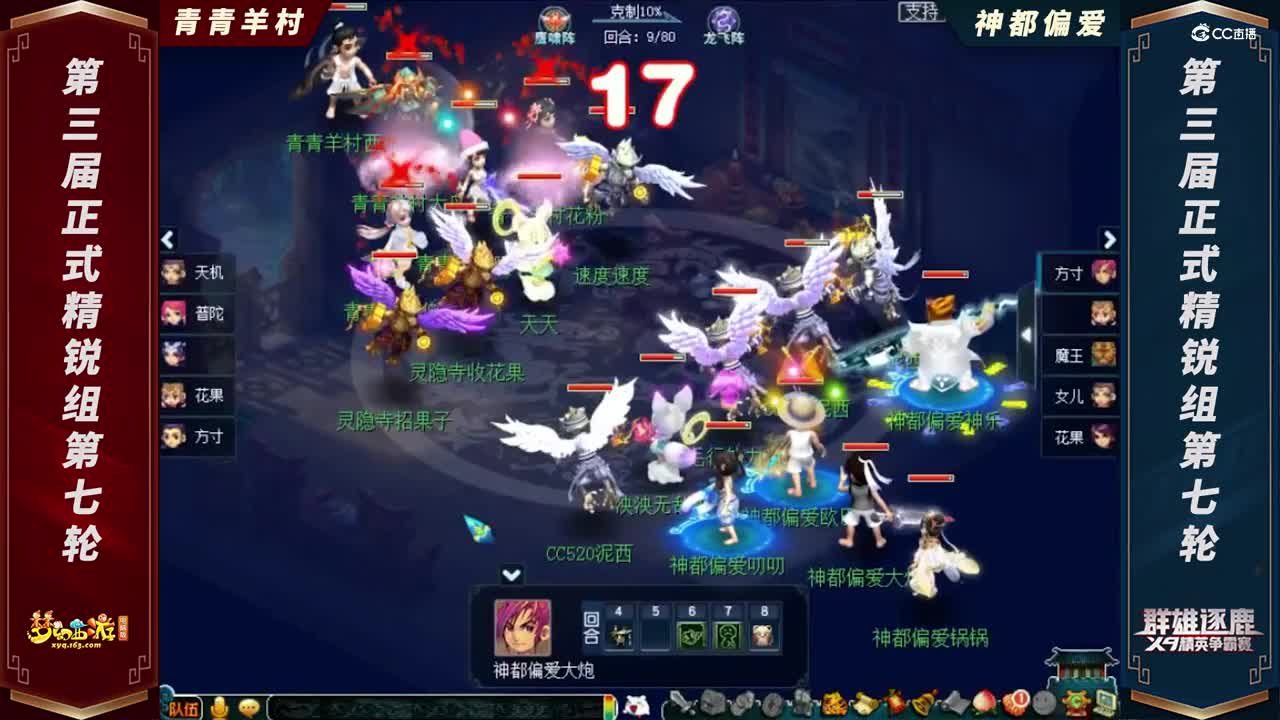Toggle the microphone voice icon
The image size is (1280, 720).
(x=220, y=707)
